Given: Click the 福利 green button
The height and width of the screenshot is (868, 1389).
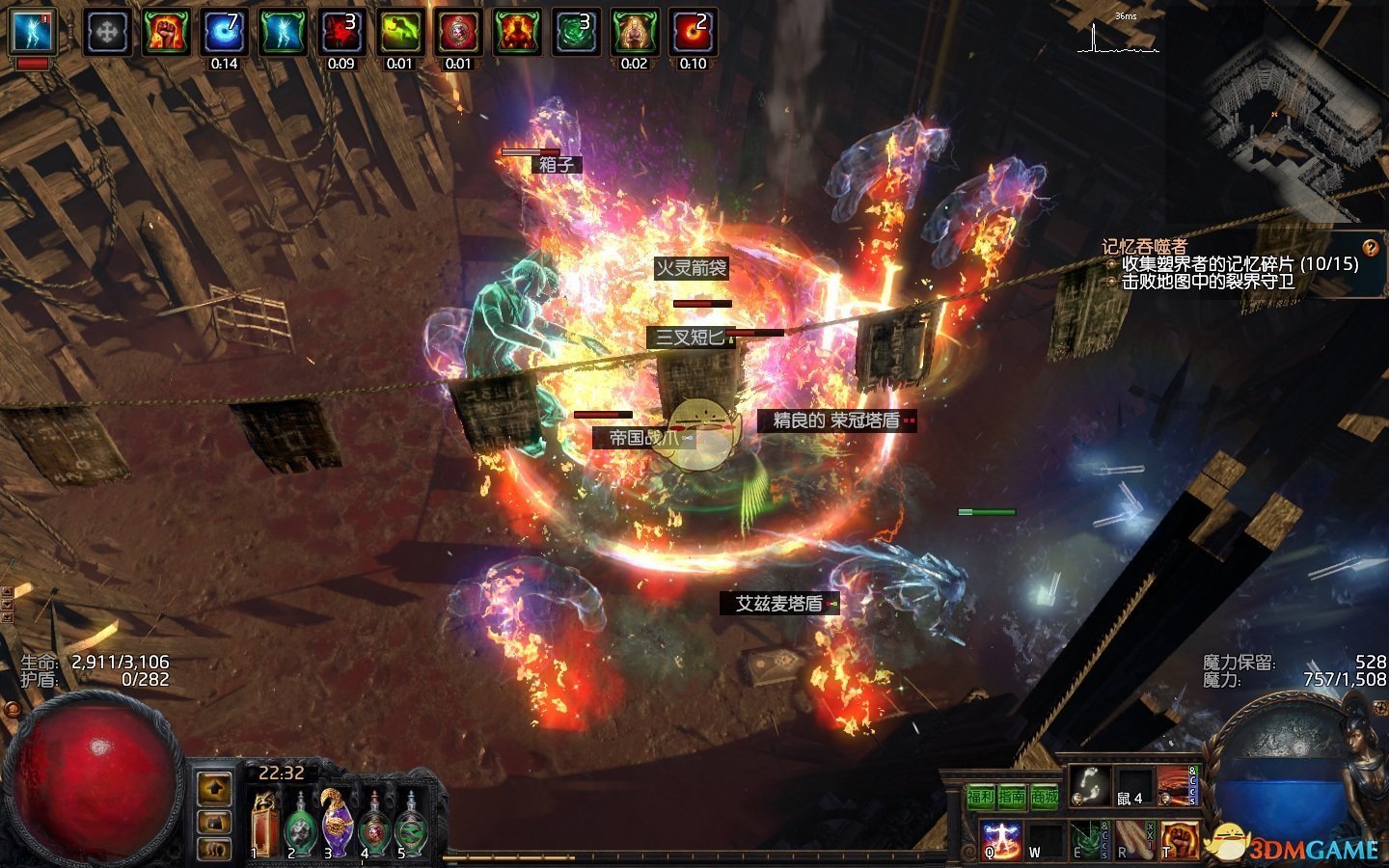Looking at the screenshot, I should tap(980, 797).
